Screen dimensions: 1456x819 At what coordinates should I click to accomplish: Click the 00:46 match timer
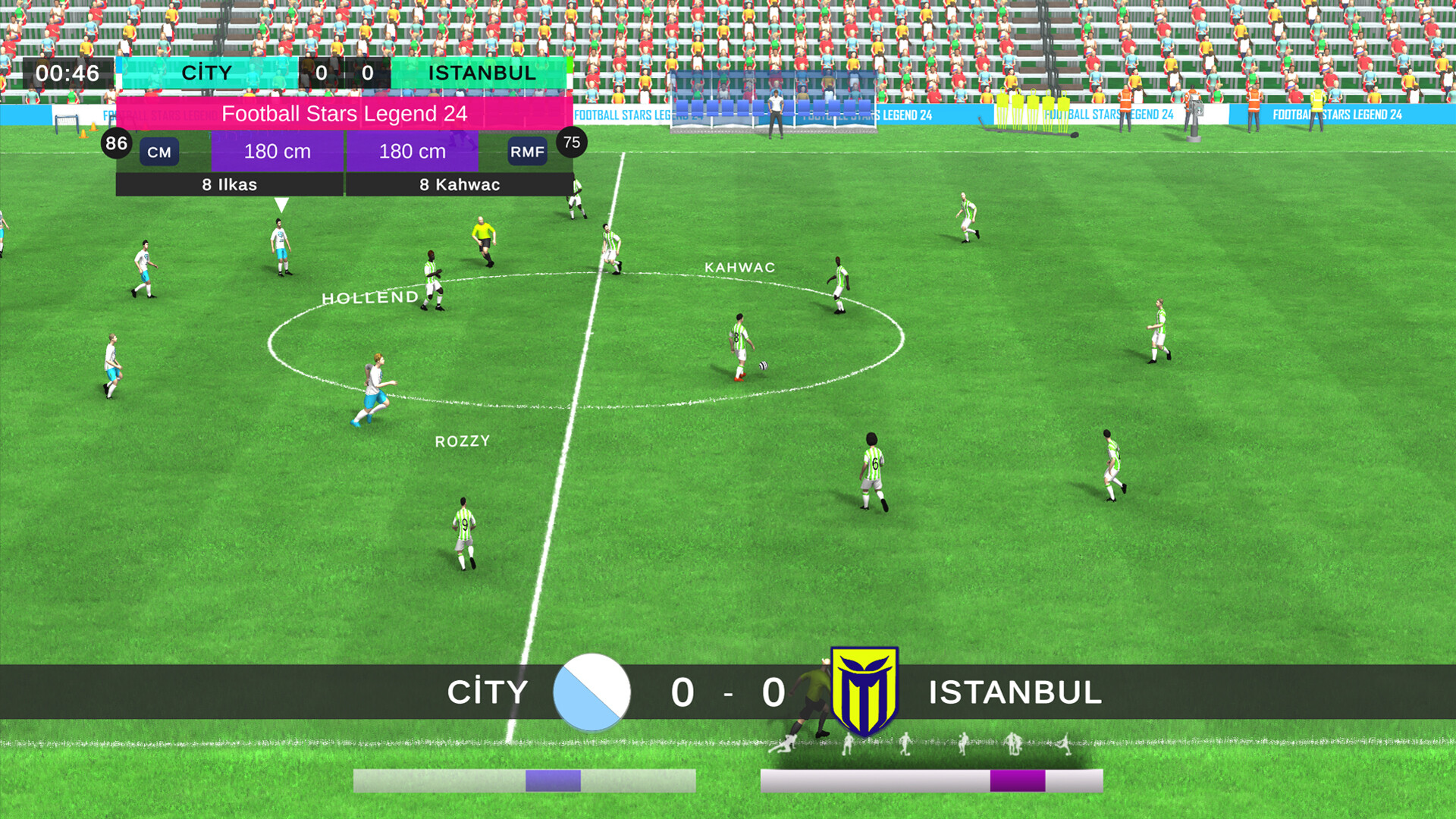[67, 73]
